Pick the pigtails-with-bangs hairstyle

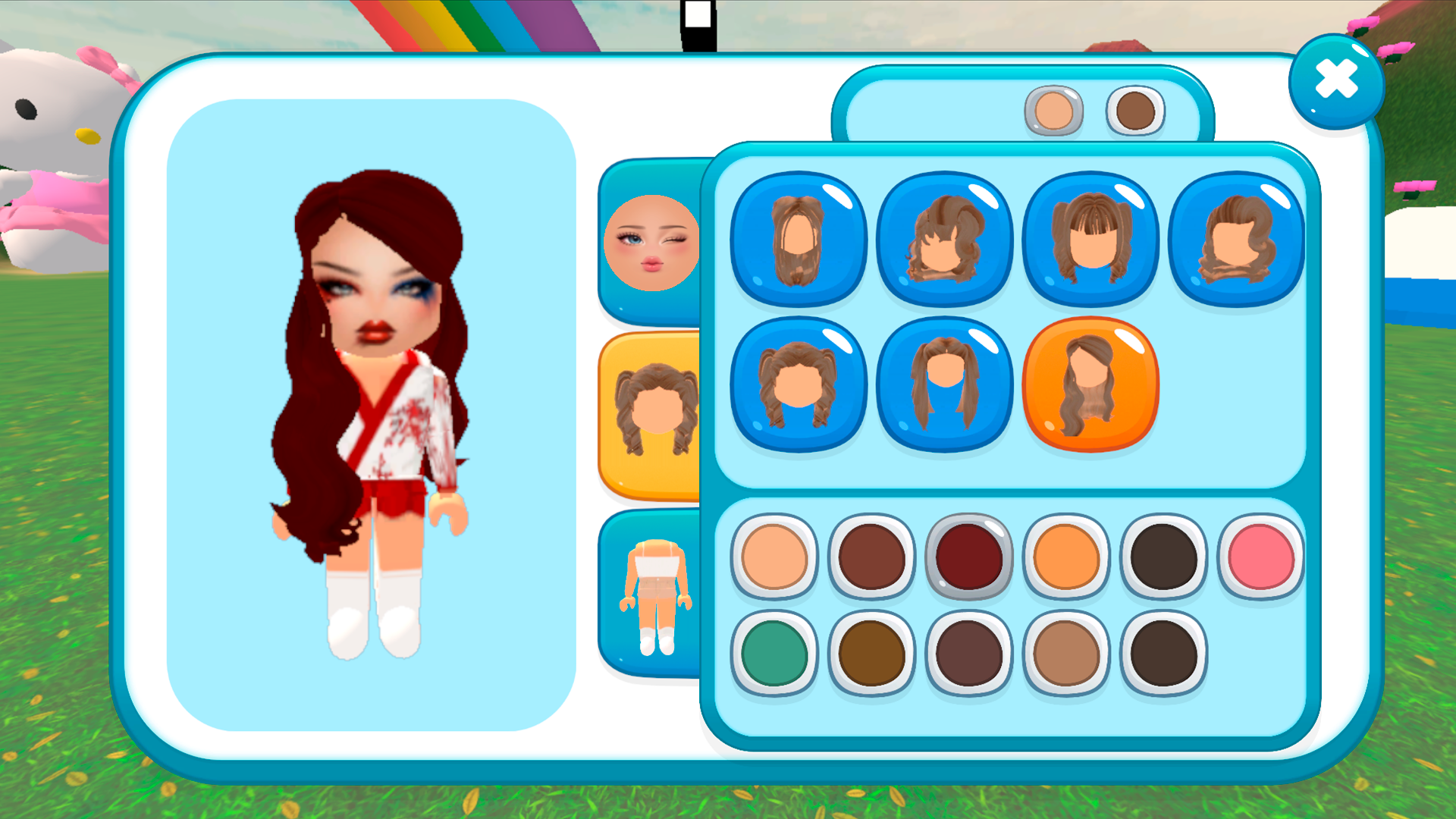click(1090, 239)
